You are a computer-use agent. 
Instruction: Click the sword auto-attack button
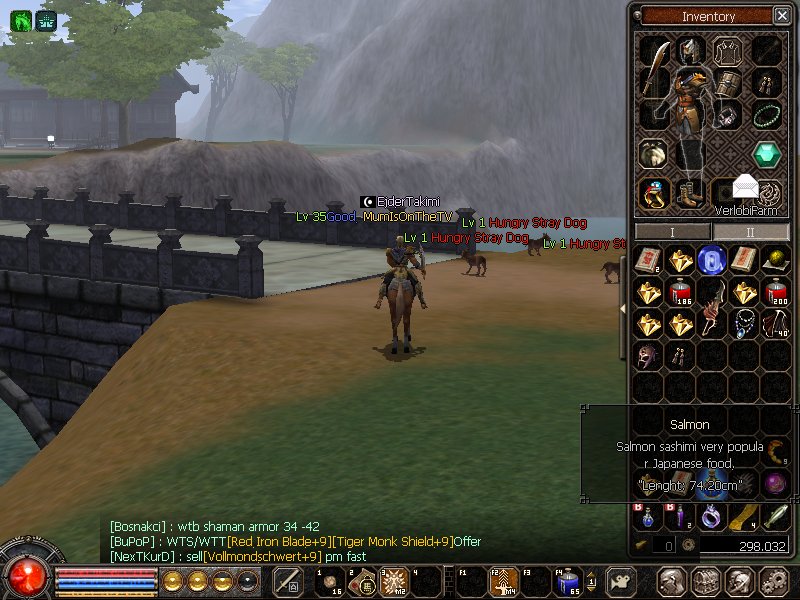[288, 581]
